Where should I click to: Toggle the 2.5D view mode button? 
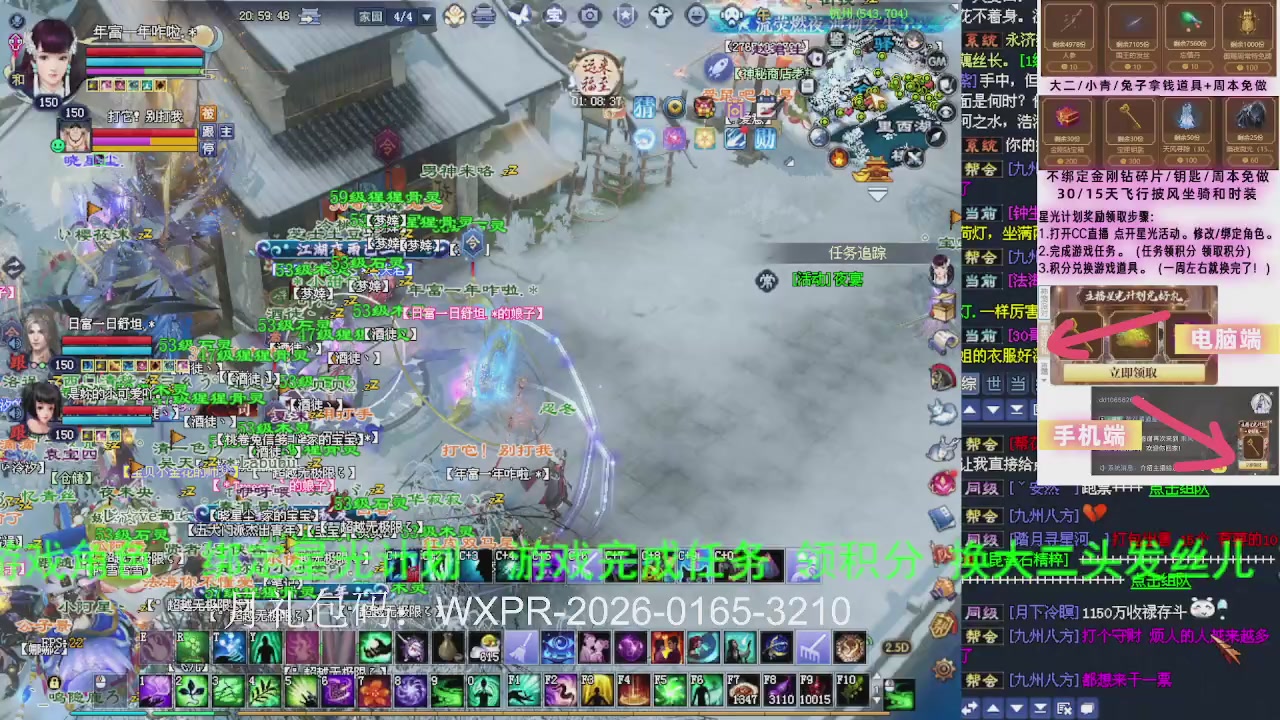point(897,647)
